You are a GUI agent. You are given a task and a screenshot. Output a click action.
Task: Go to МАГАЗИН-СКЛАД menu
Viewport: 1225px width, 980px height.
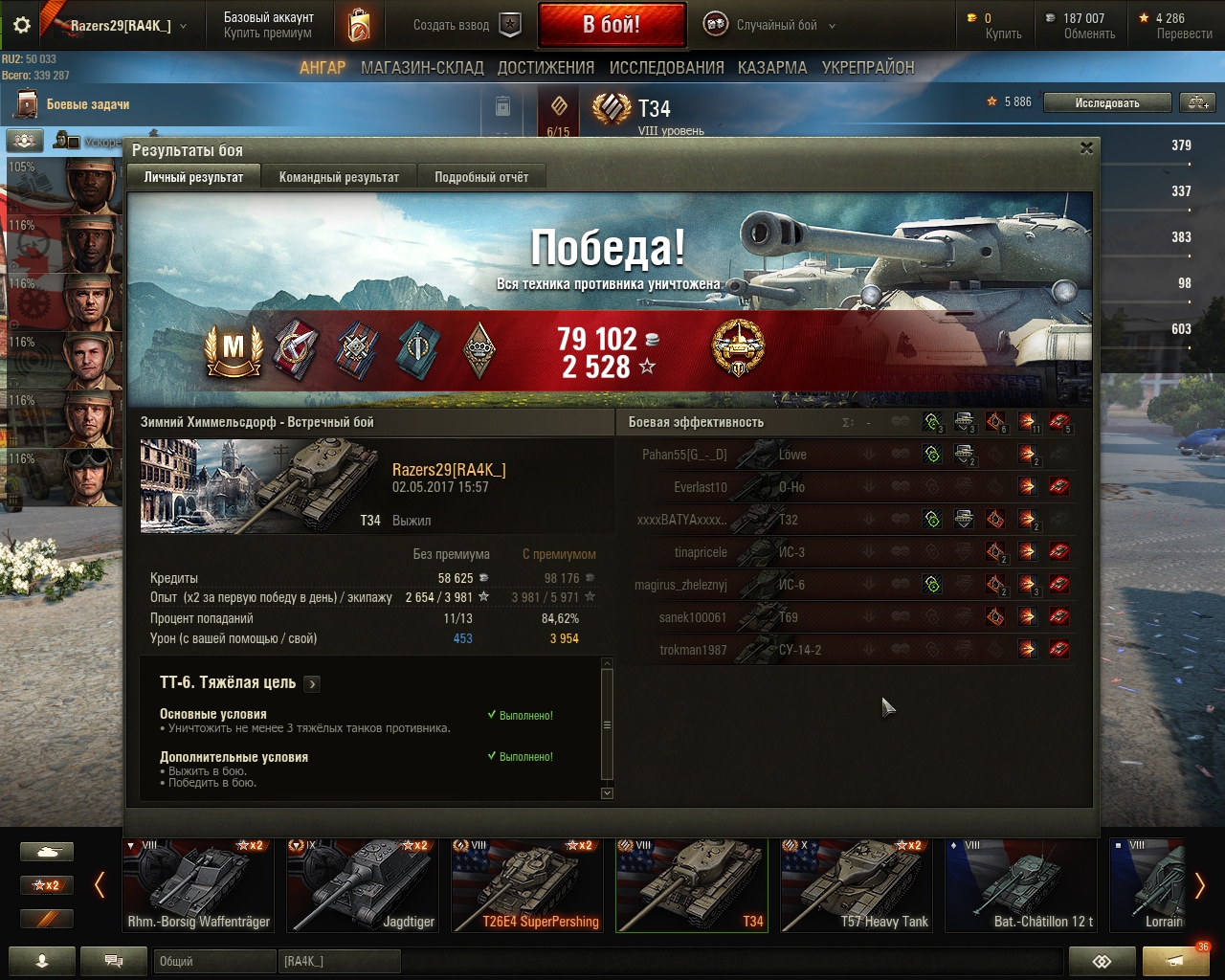pos(422,68)
